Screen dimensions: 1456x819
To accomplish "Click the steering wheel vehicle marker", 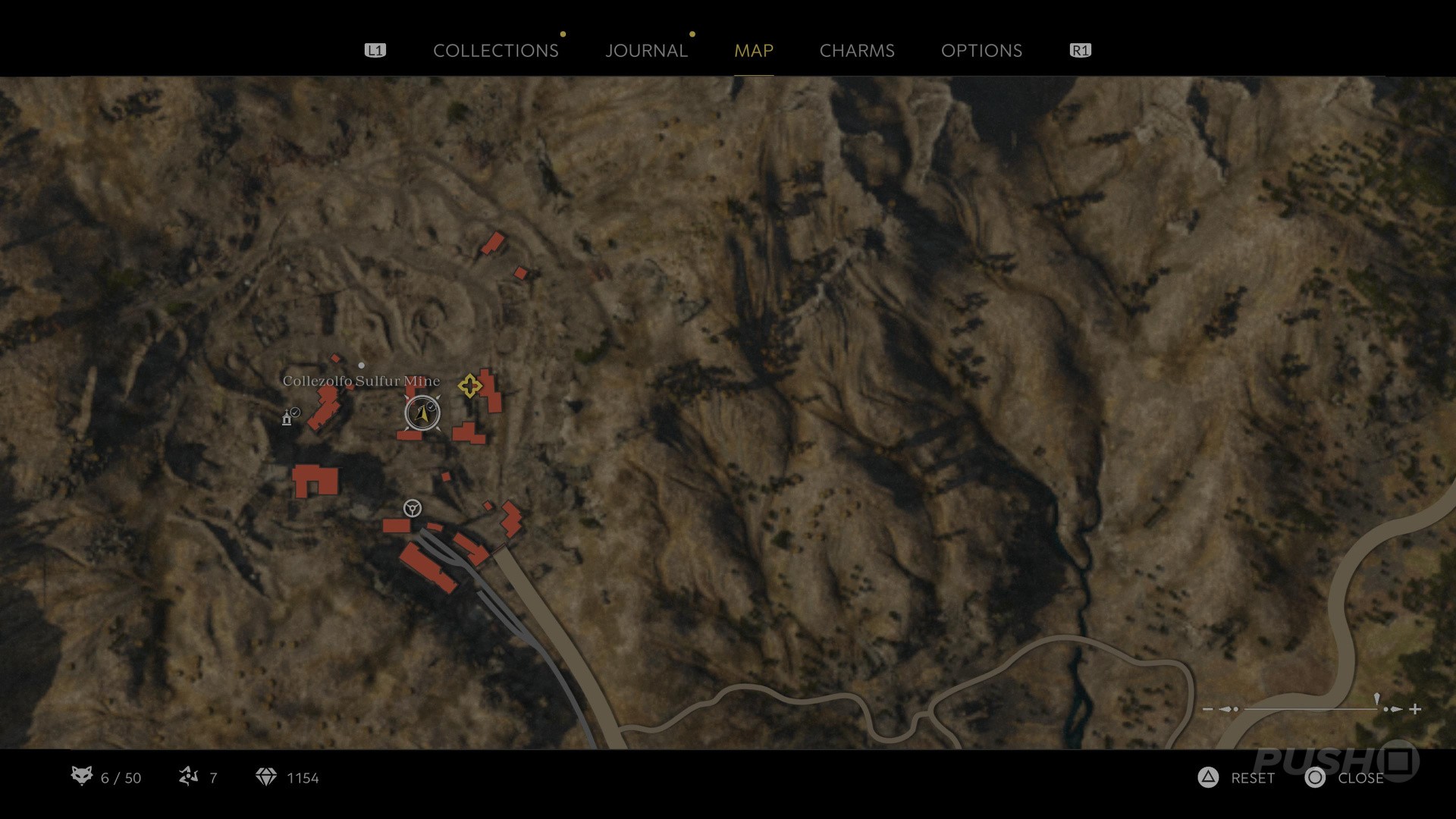I will tap(413, 508).
